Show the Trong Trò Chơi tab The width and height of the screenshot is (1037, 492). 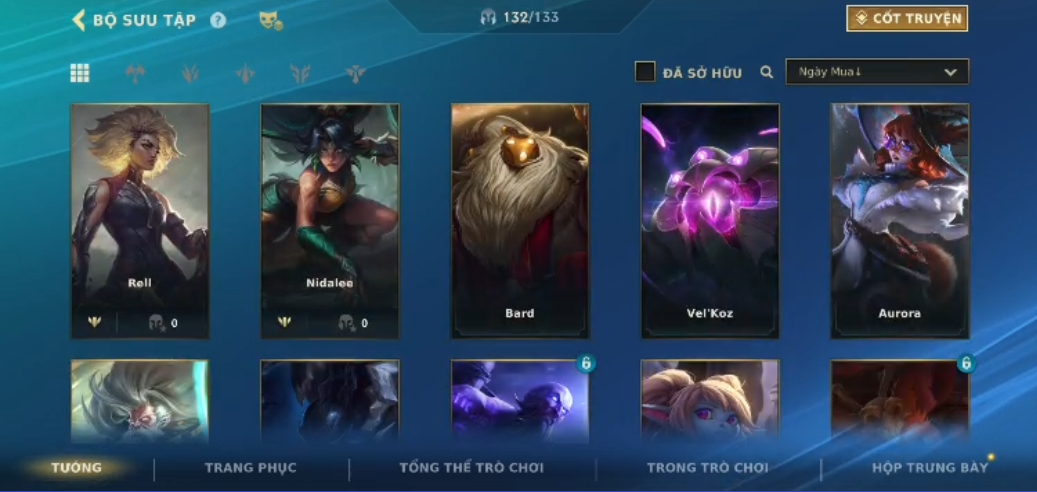pos(708,468)
